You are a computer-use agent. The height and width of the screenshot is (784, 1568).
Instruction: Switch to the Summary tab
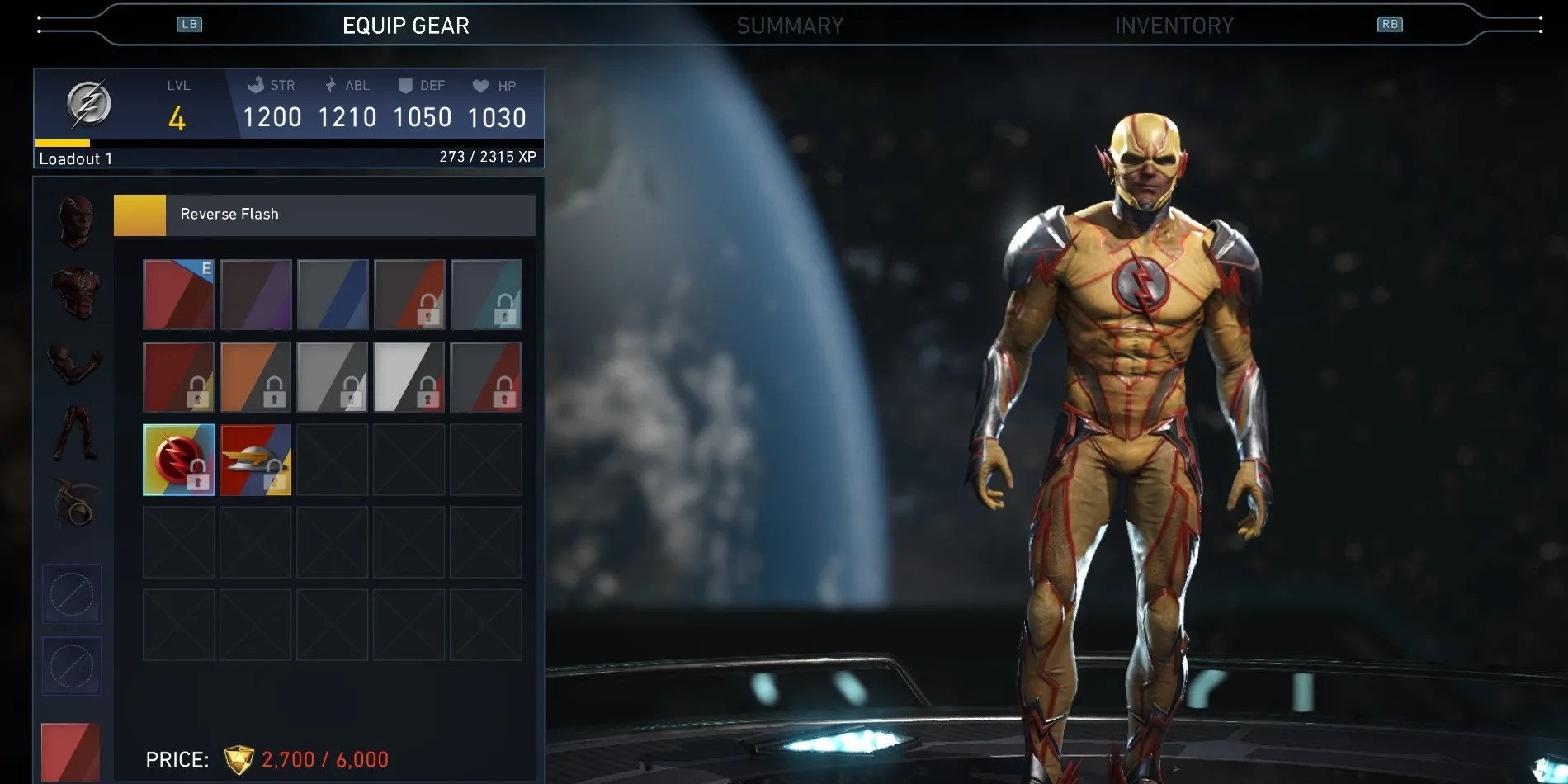click(790, 26)
